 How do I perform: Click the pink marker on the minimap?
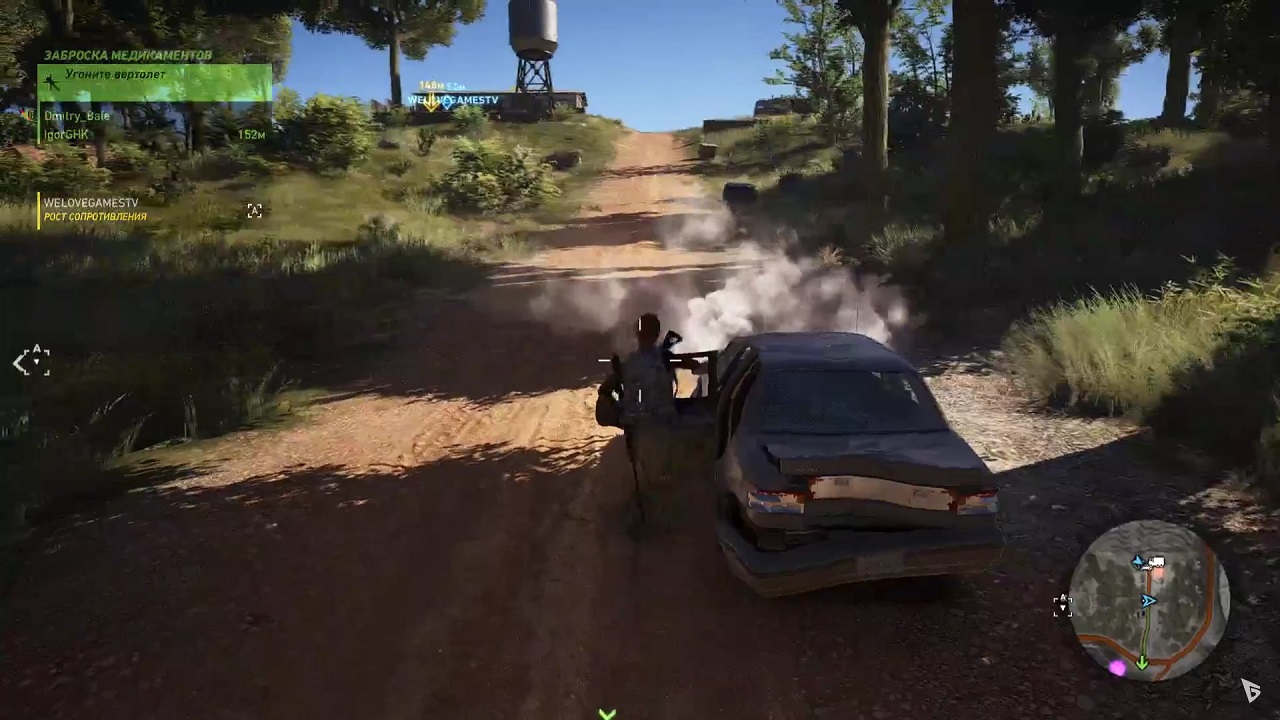(x=1117, y=667)
